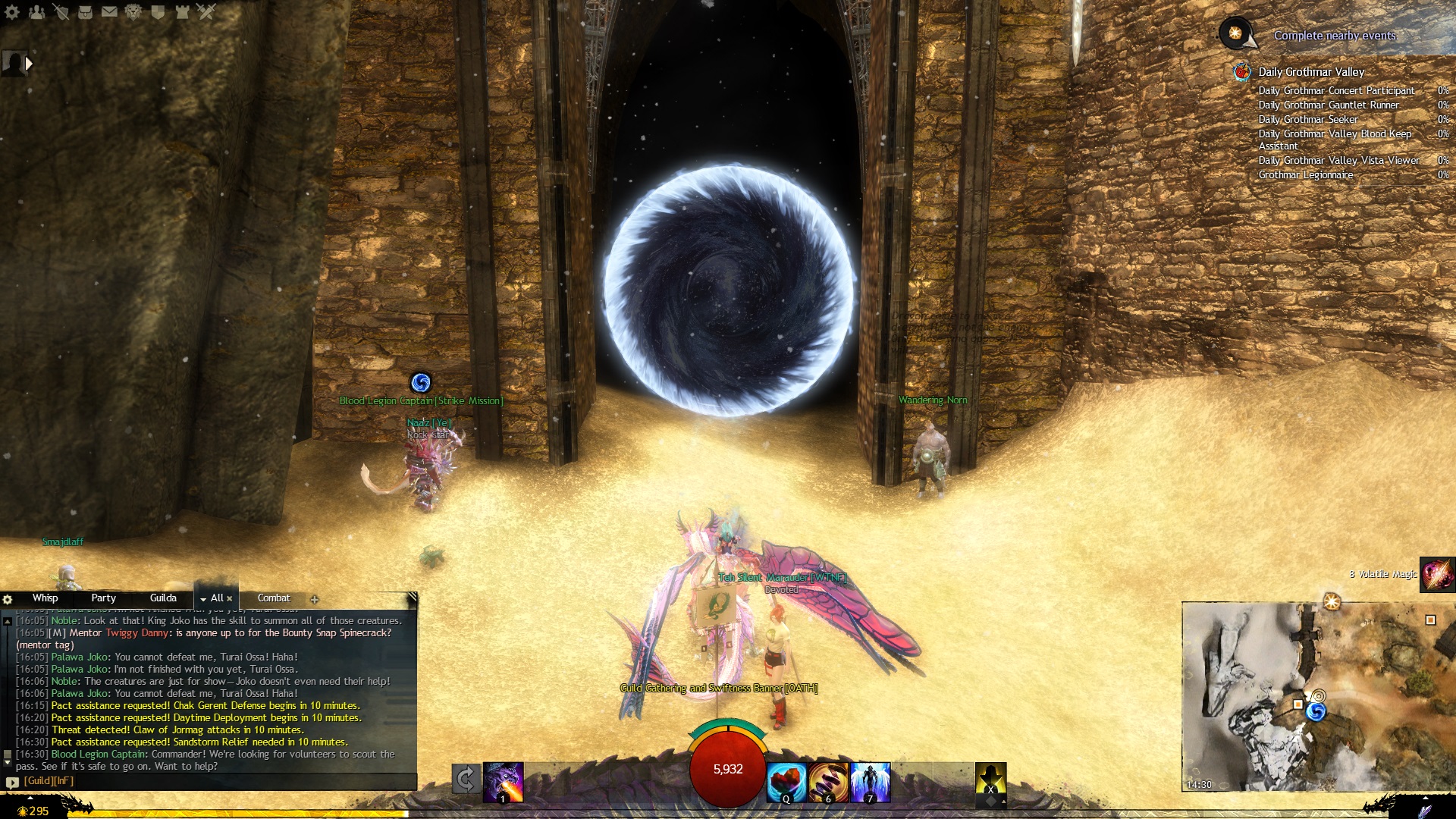Switch to the Party chat tab
This screenshot has width=1456, height=819.
pyautogui.click(x=103, y=598)
